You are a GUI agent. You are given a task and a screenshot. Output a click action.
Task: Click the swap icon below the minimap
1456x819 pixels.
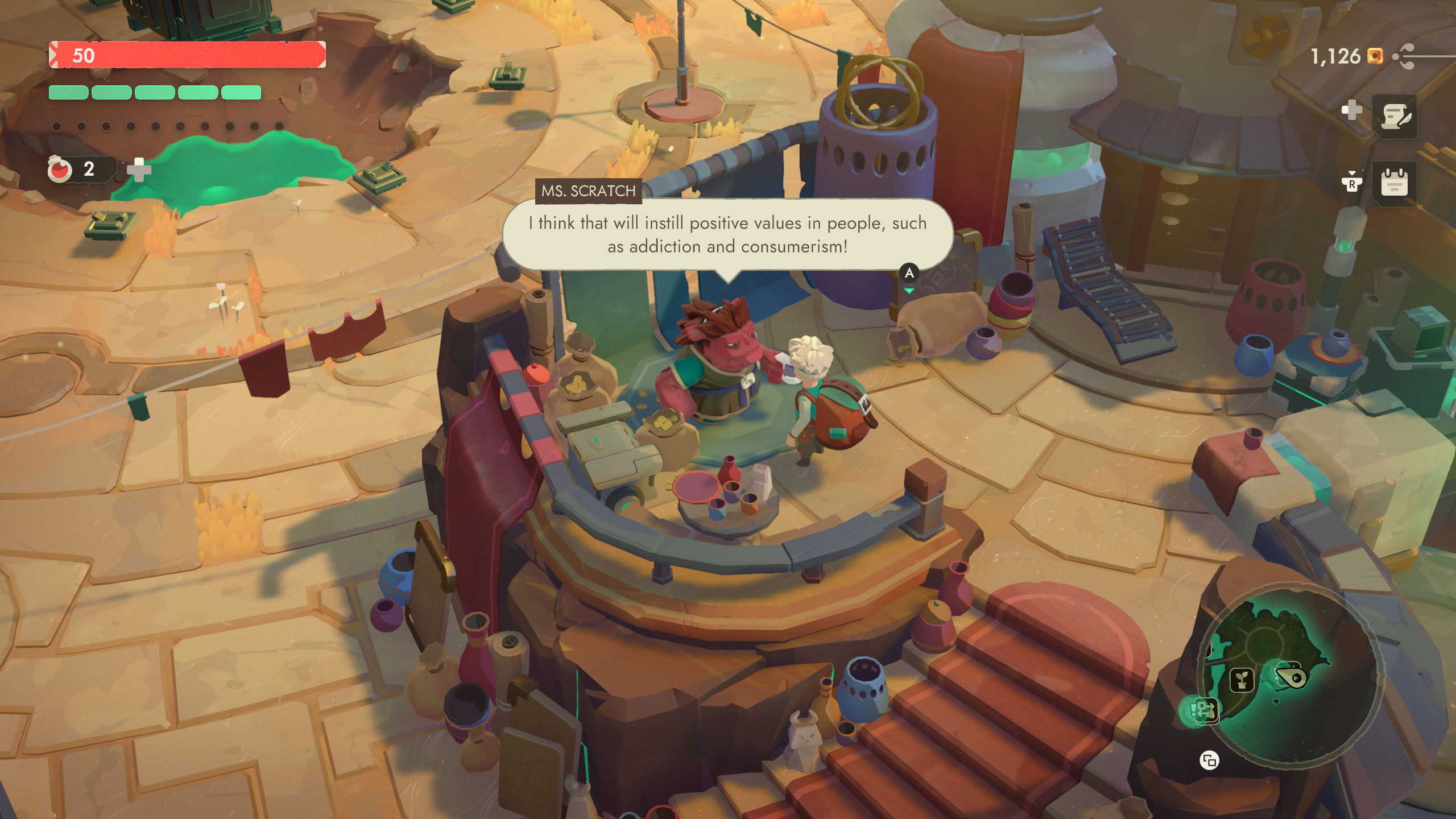(x=1210, y=760)
